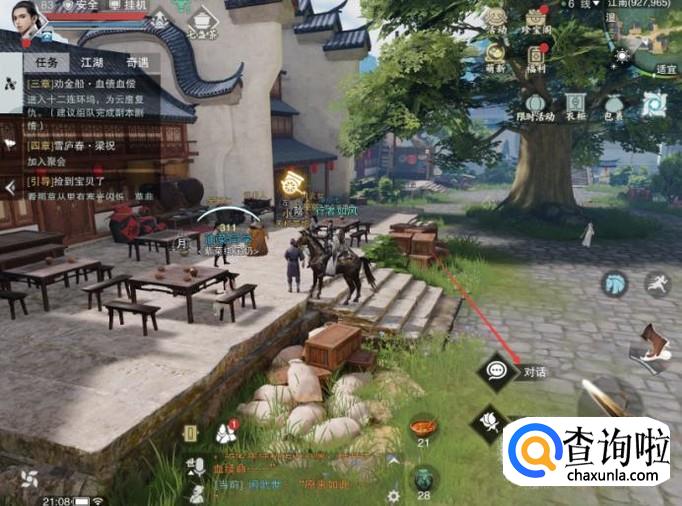Image resolution: width=682 pixels, height=506 pixels.
Task: Open the 包裹 bag inventory
Action: tap(613, 106)
